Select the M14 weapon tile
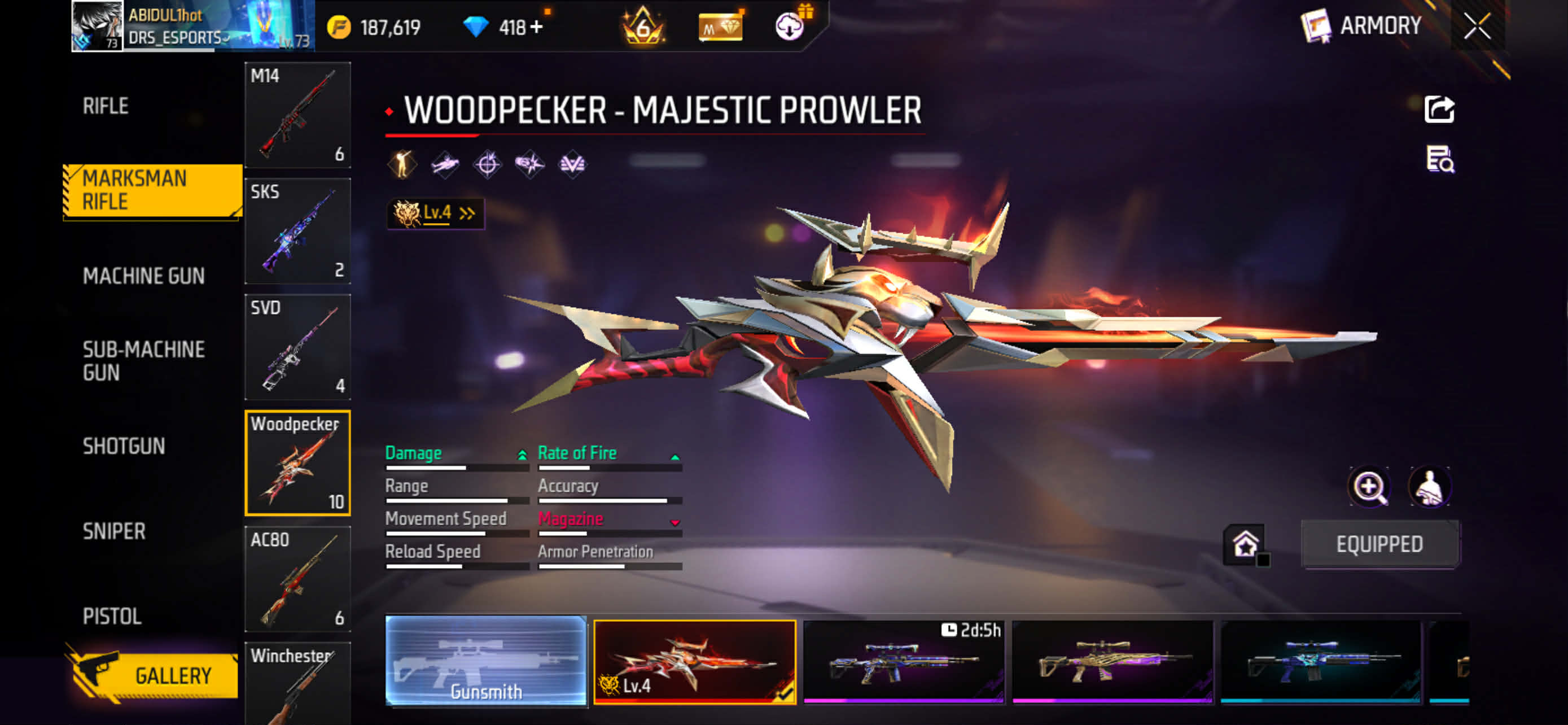The width and height of the screenshot is (1568, 725). tap(297, 115)
